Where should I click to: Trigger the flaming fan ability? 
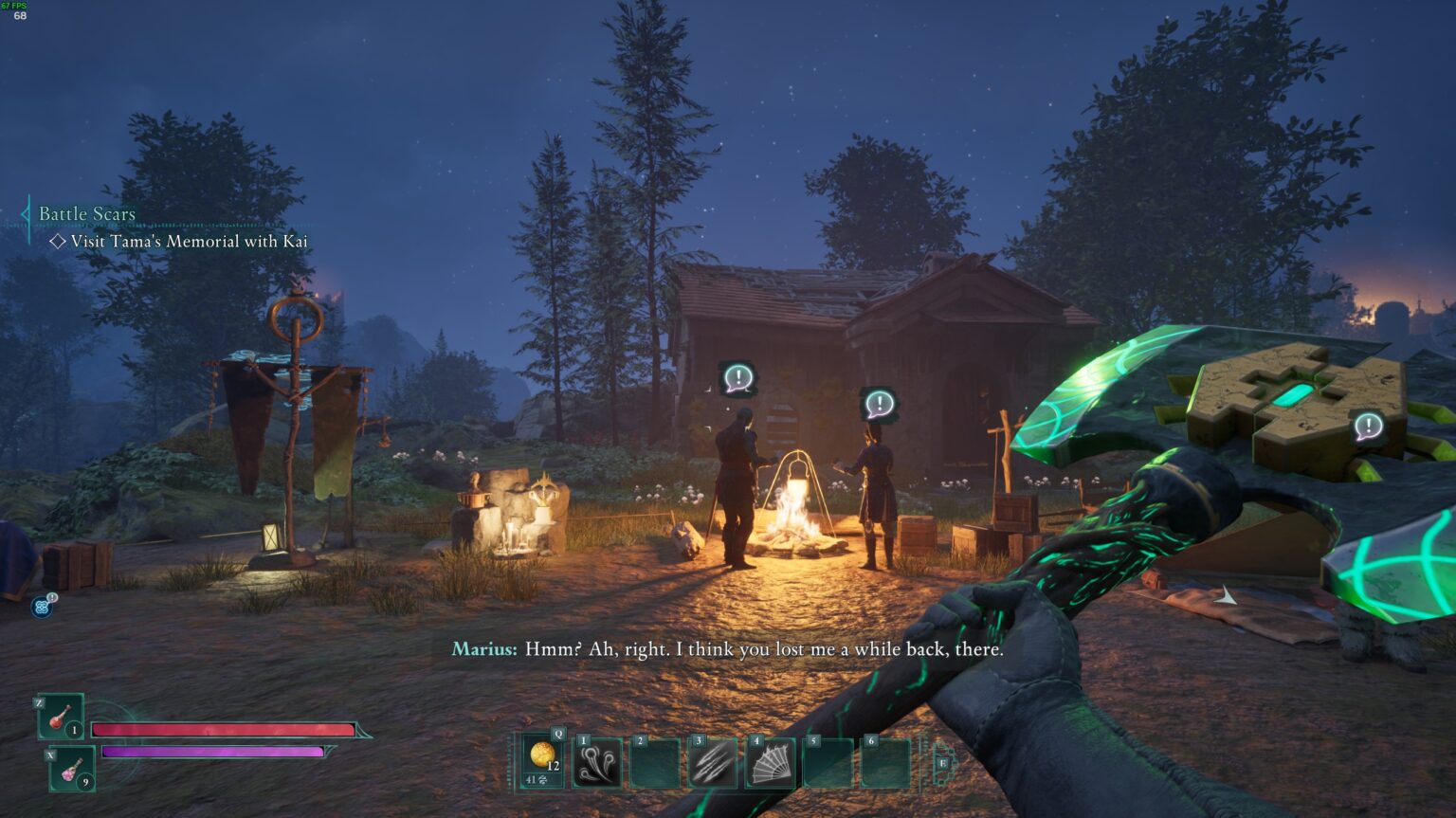click(x=770, y=763)
